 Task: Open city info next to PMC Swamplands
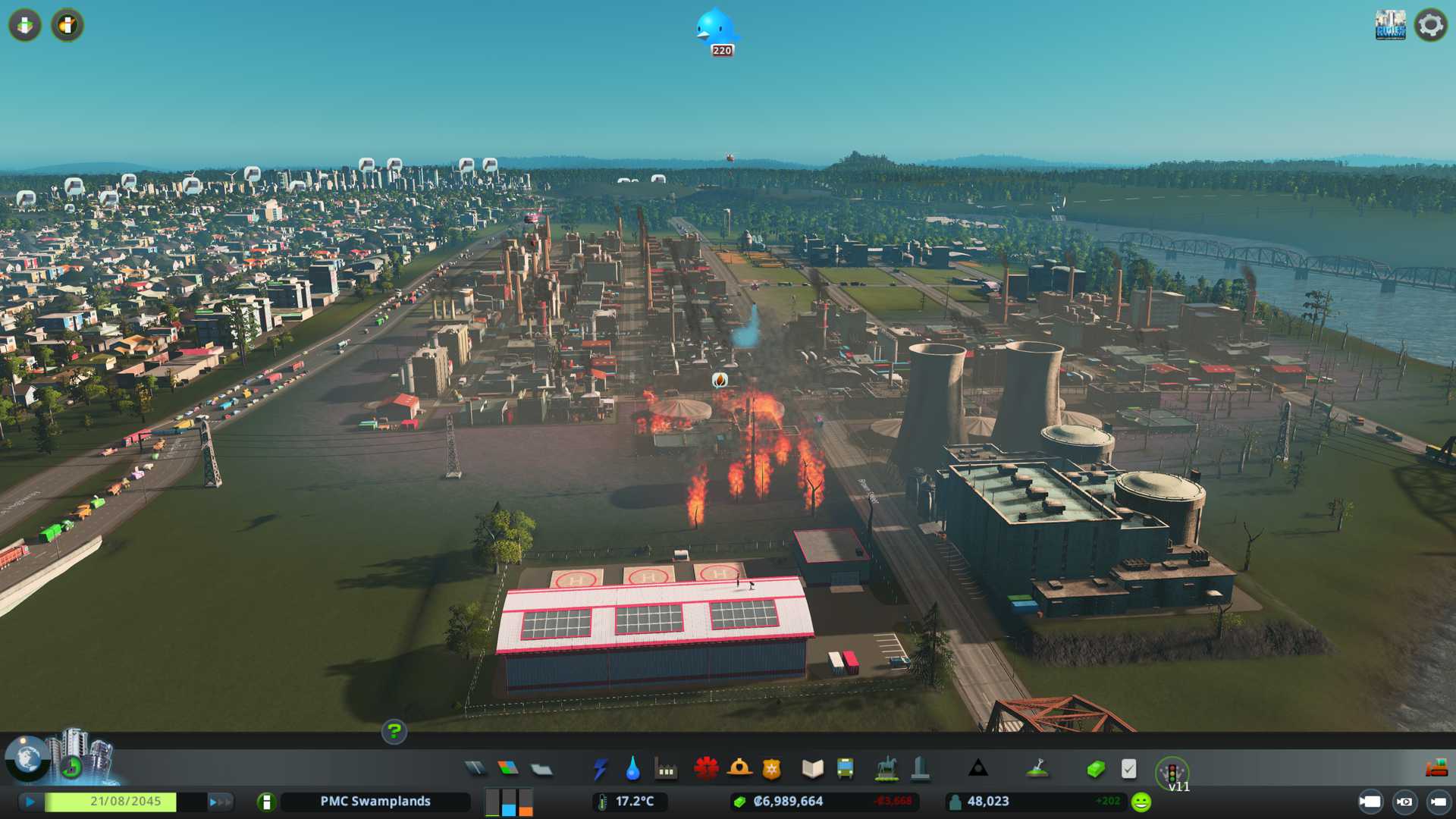pyautogui.click(x=266, y=802)
